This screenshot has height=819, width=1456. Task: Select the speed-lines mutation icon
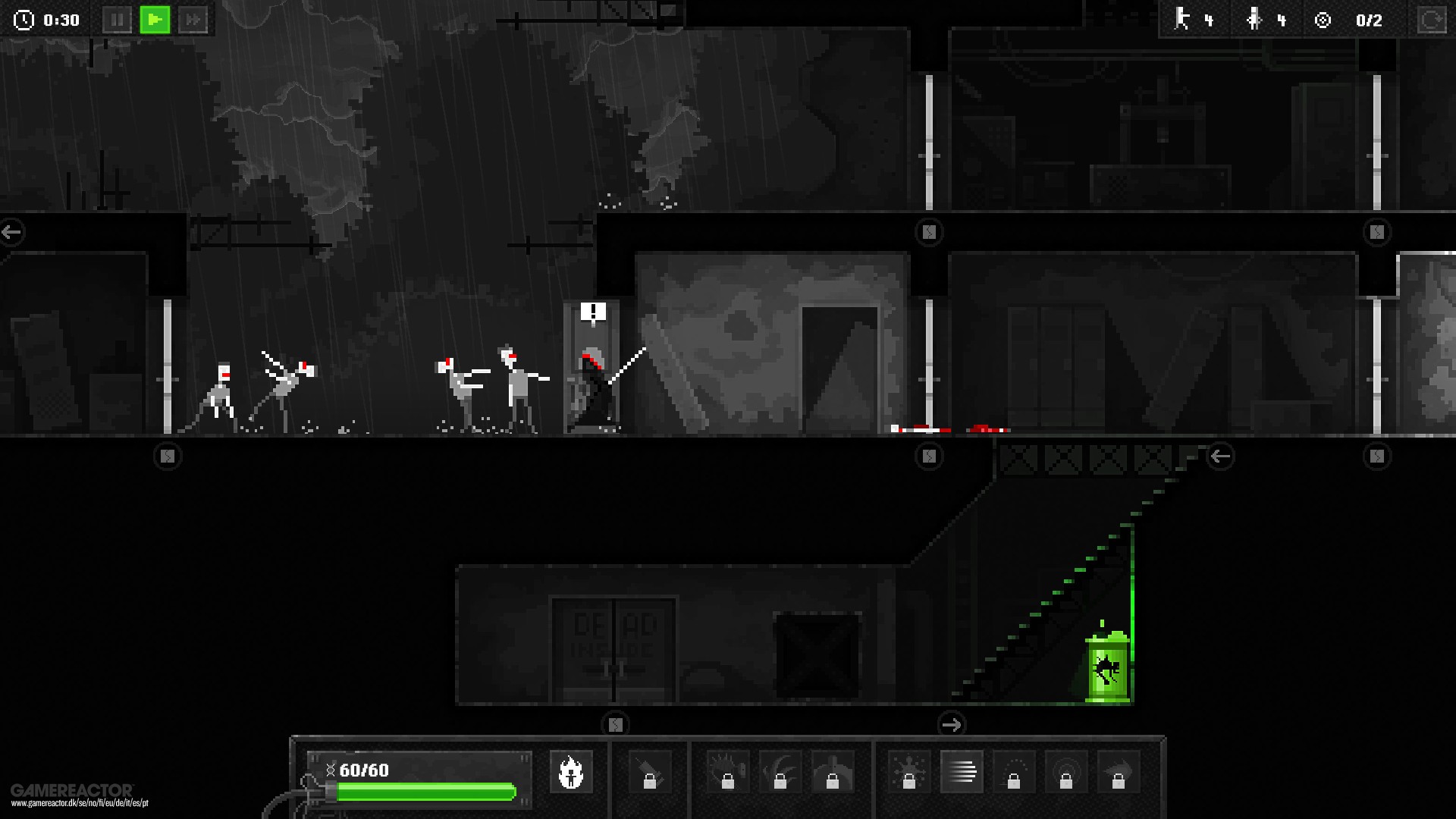pyautogui.click(x=961, y=772)
